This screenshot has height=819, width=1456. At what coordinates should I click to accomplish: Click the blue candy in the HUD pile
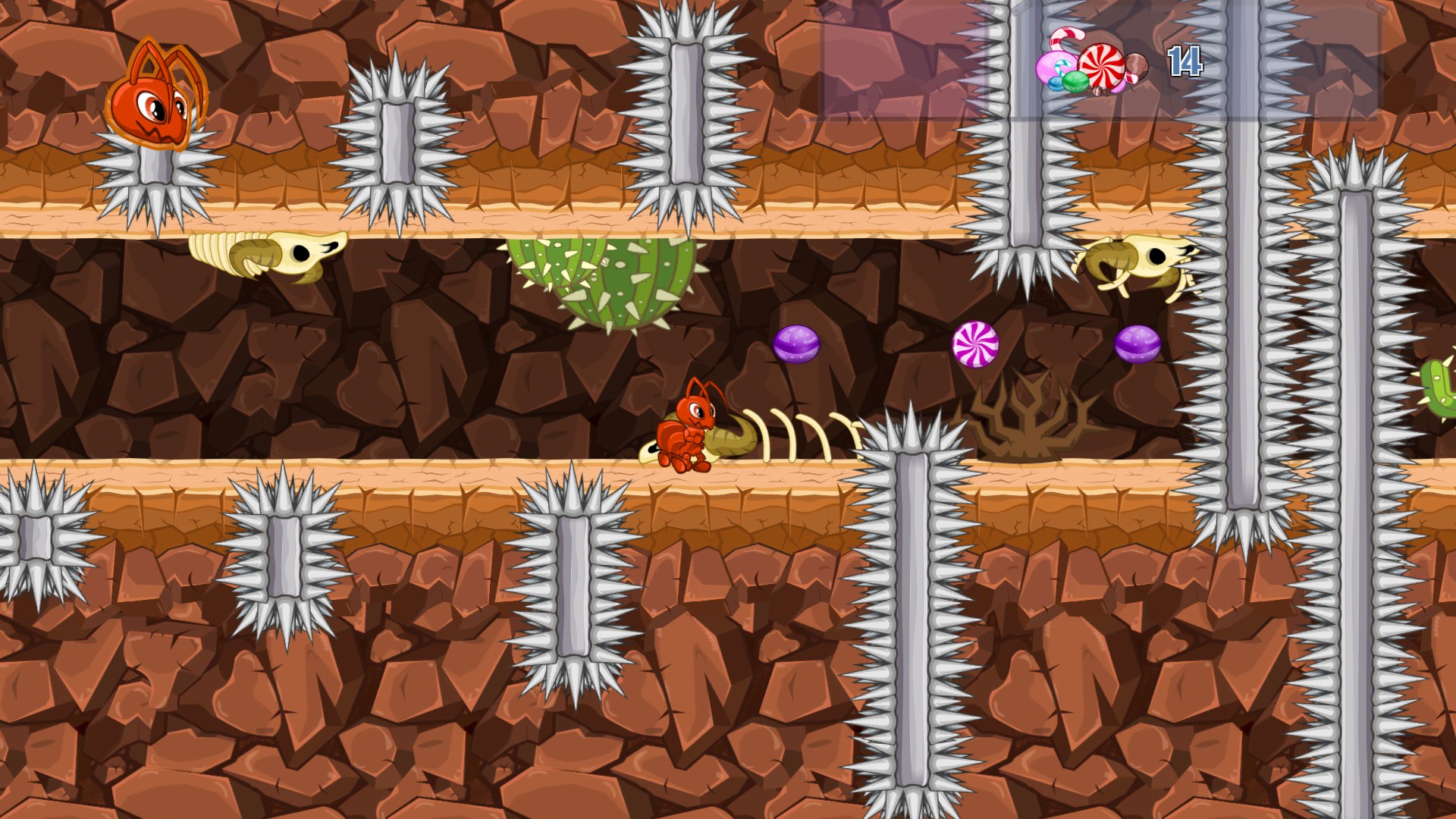[x=1055, y=85]
